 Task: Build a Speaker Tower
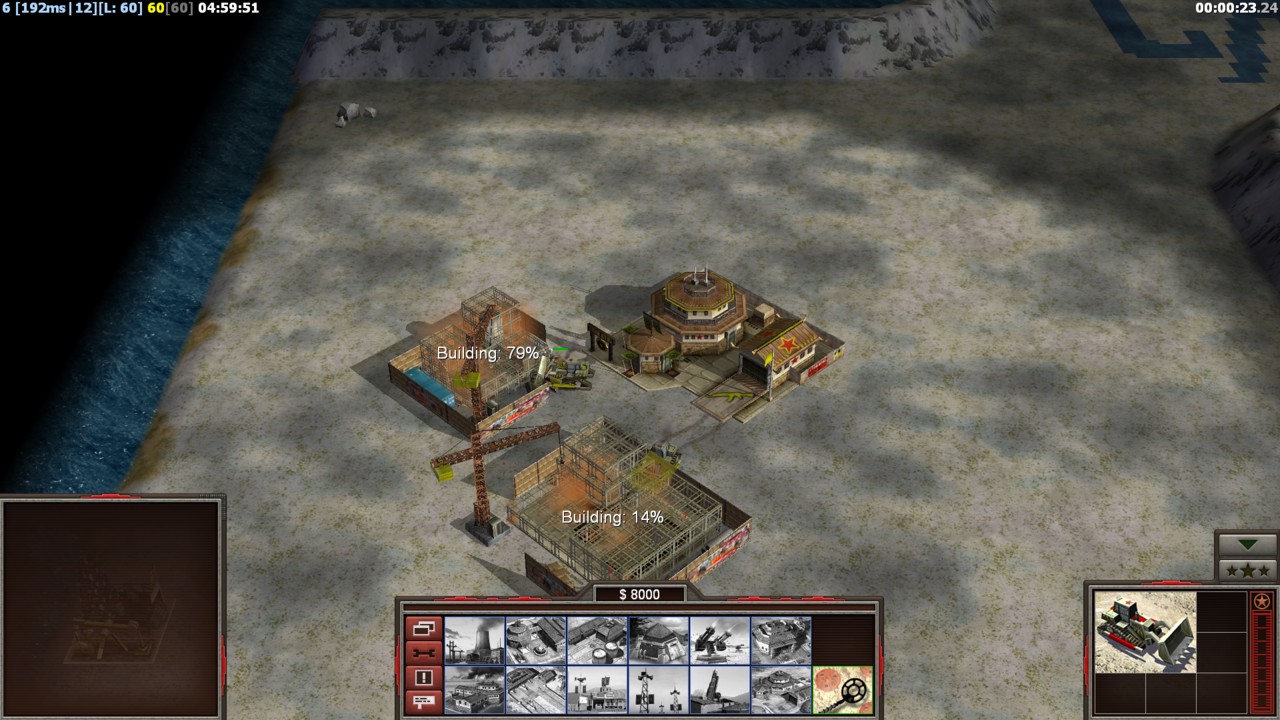(x=658, y=690)
